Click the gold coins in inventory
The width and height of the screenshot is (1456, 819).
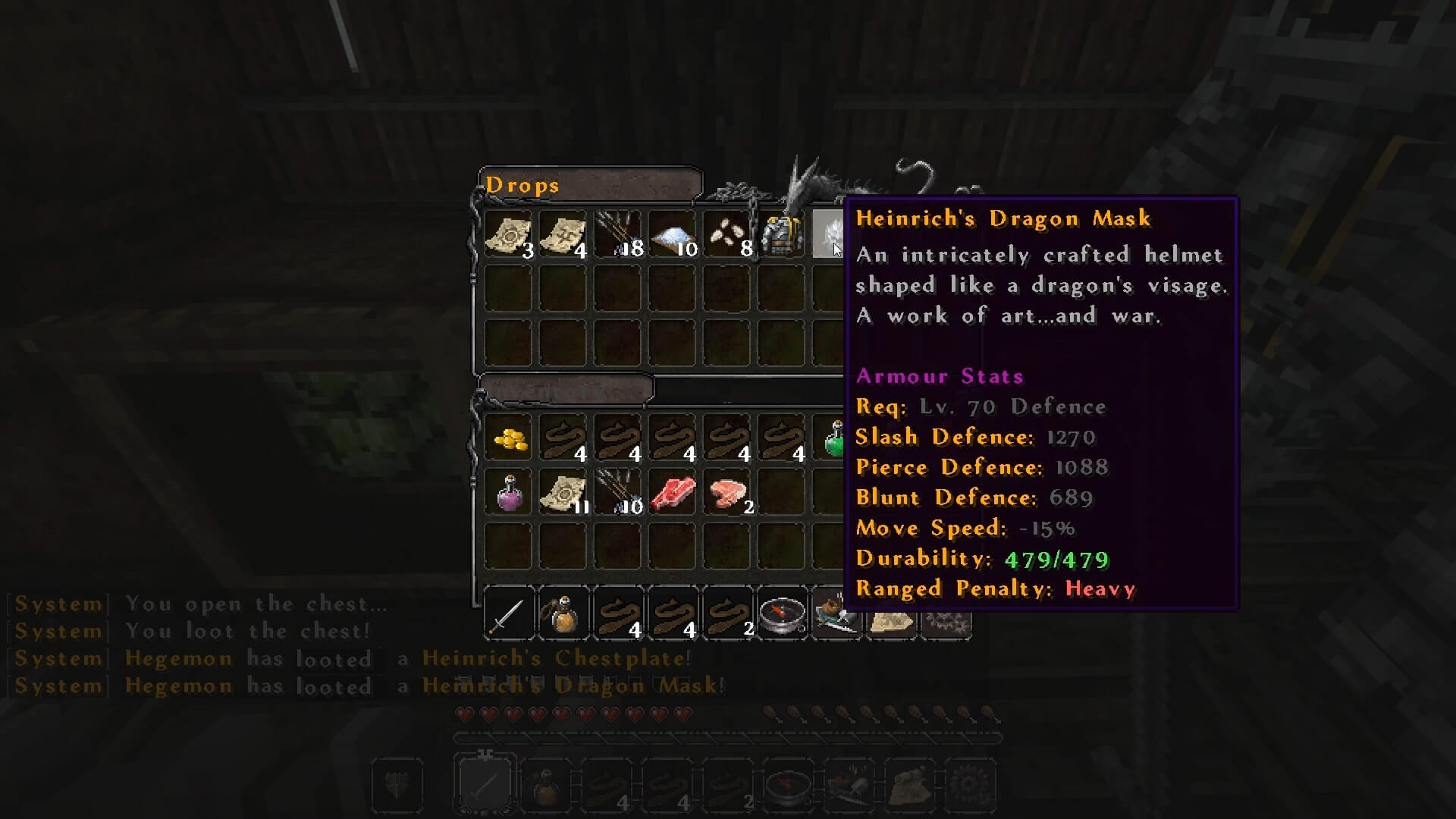tap(509, 439)
